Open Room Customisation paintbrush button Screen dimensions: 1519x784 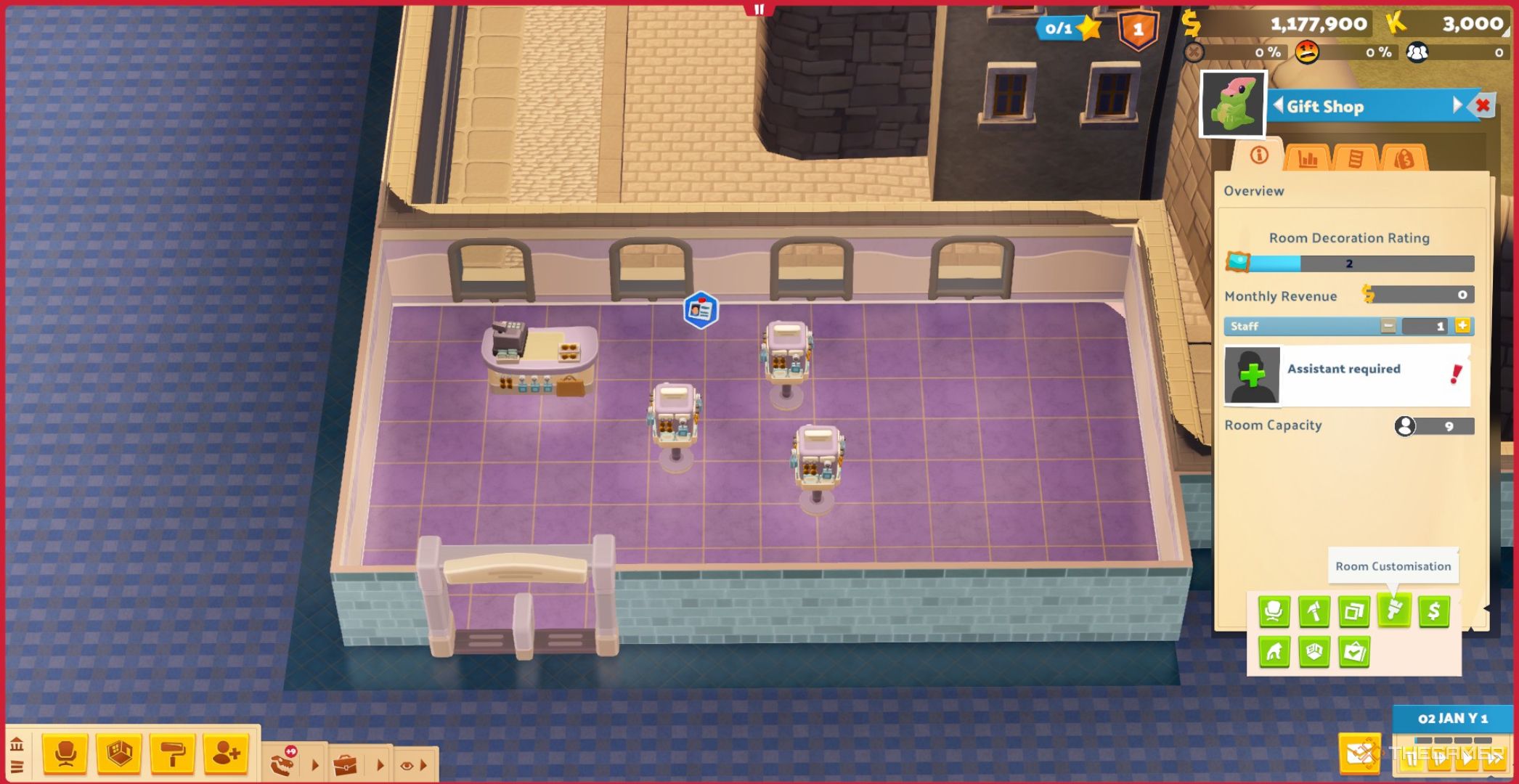pos(1393,611)
